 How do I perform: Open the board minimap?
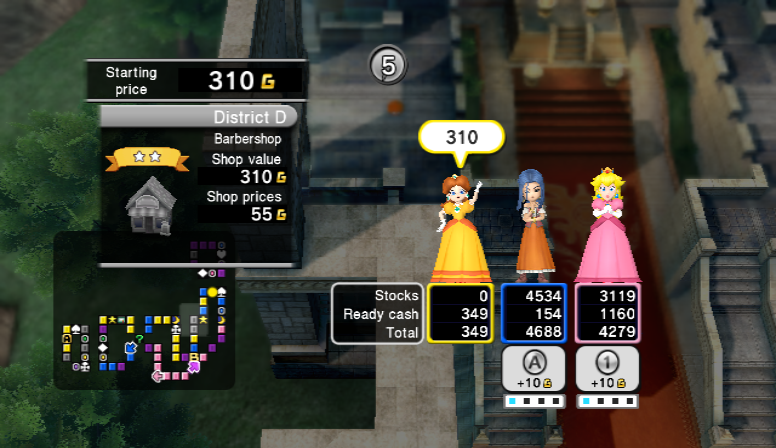(143, 312)
